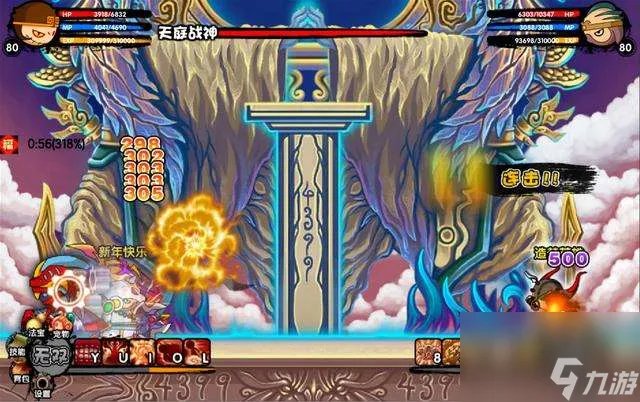Use the skill icon labeled U

(x=112, y=353)
